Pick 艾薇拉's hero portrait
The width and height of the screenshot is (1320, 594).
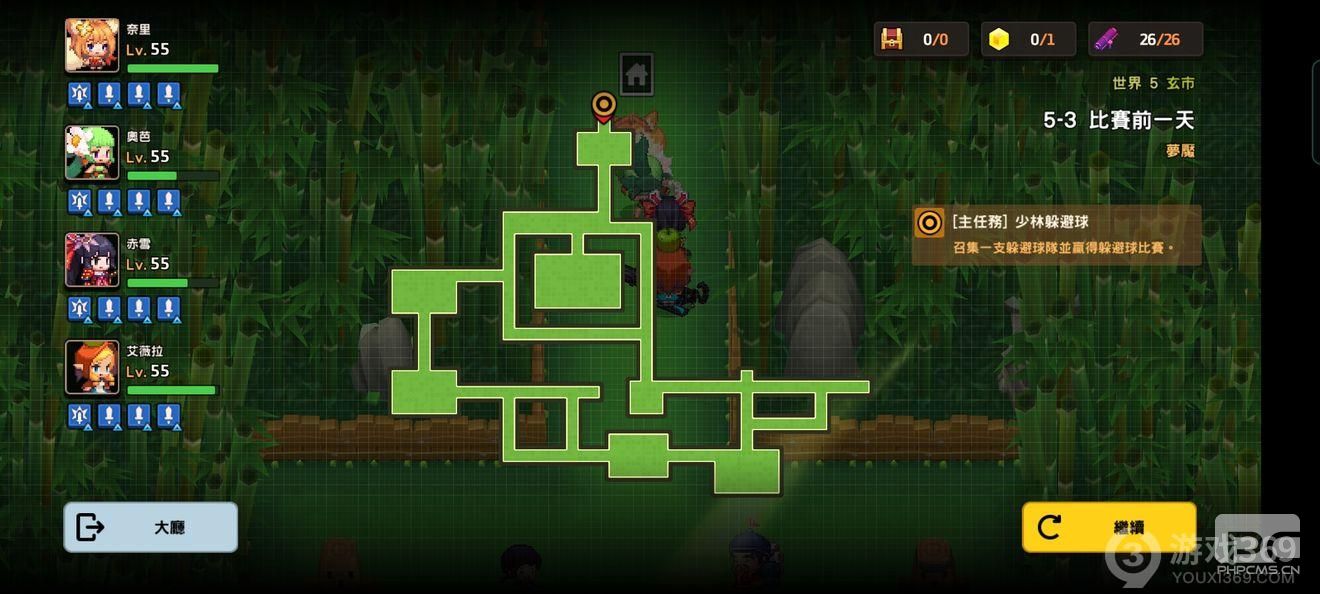coord(92,367)
